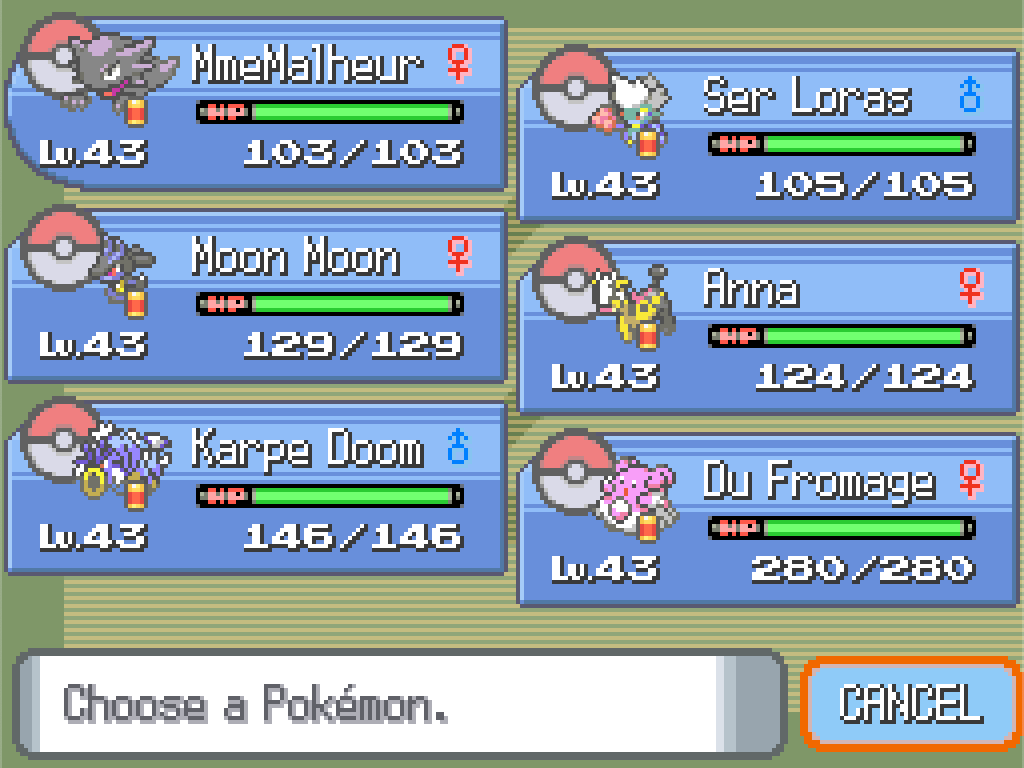Select the Du Fromage party slot
This screenshot has height=768, width=1024.
tap(768, 520)
